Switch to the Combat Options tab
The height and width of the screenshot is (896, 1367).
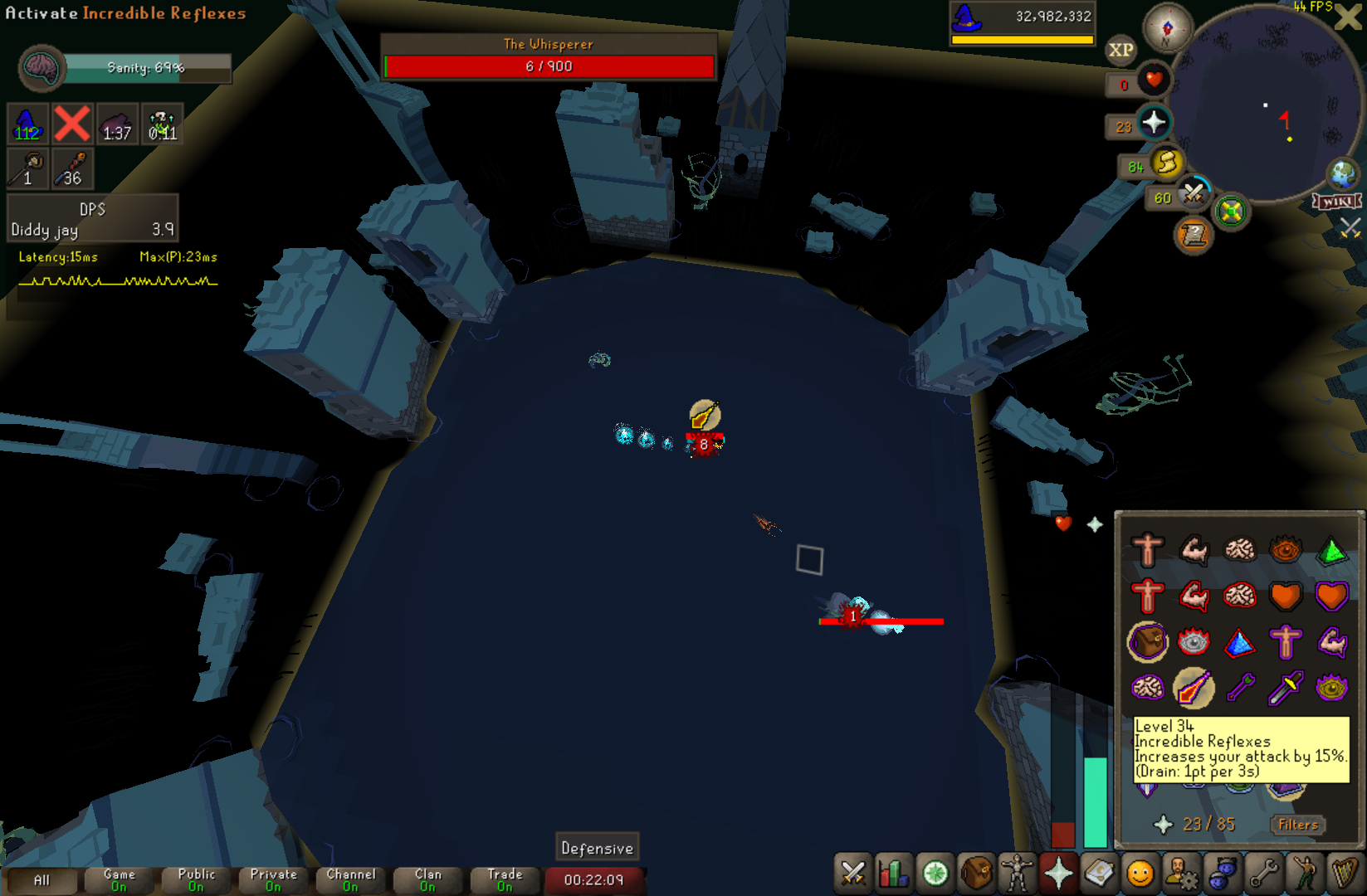coord(853,874)
